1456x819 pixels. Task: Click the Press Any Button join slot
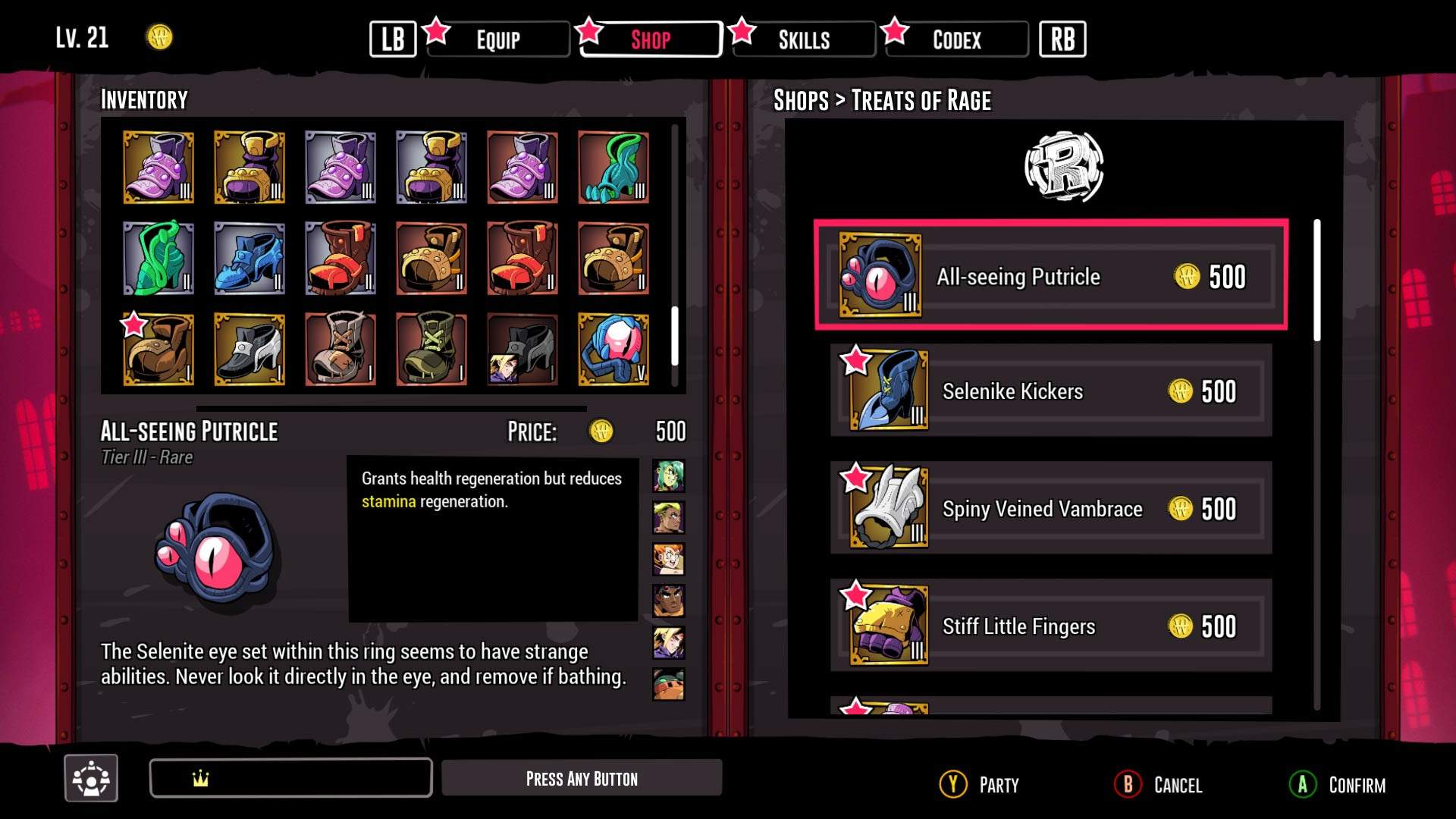coord(582,778)
